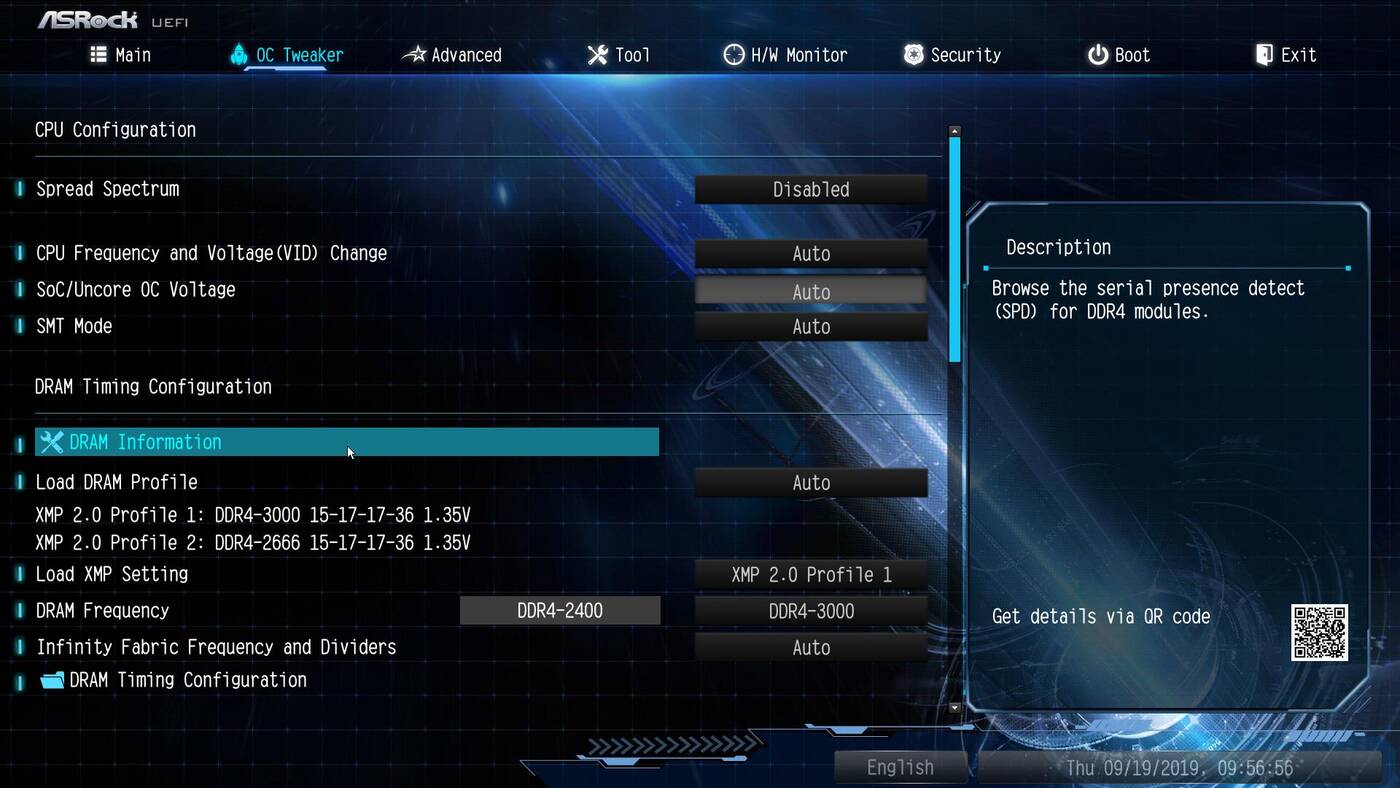Switch to the Main tab

point(120,55)
